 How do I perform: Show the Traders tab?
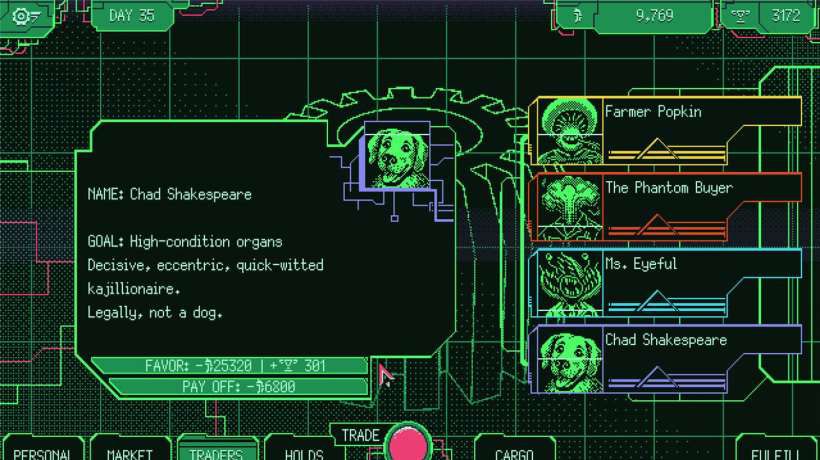pyautogui.click(x=216, y=452)
